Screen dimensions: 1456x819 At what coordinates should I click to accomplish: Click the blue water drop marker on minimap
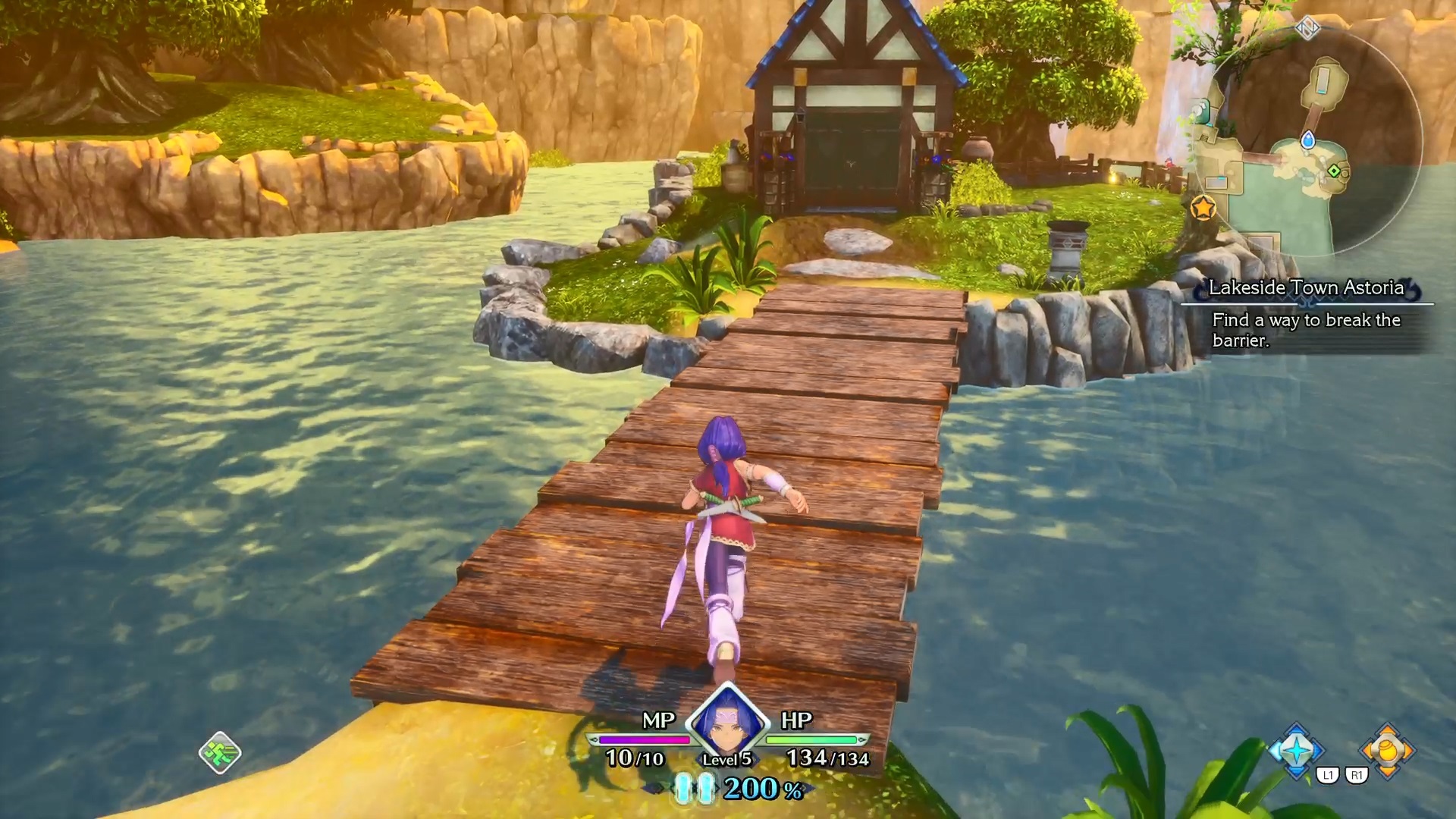[1308, 140]
